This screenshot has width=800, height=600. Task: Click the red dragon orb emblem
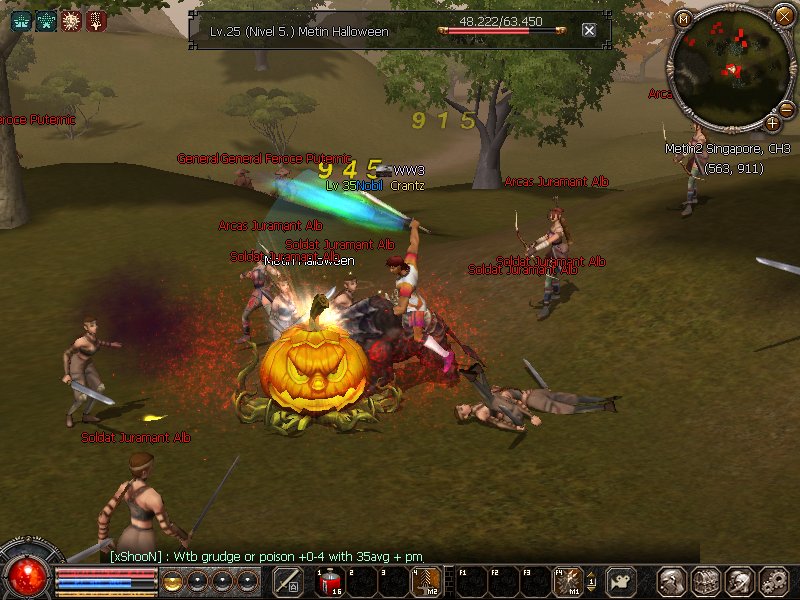pyautogui.click(x=27, y=576)
